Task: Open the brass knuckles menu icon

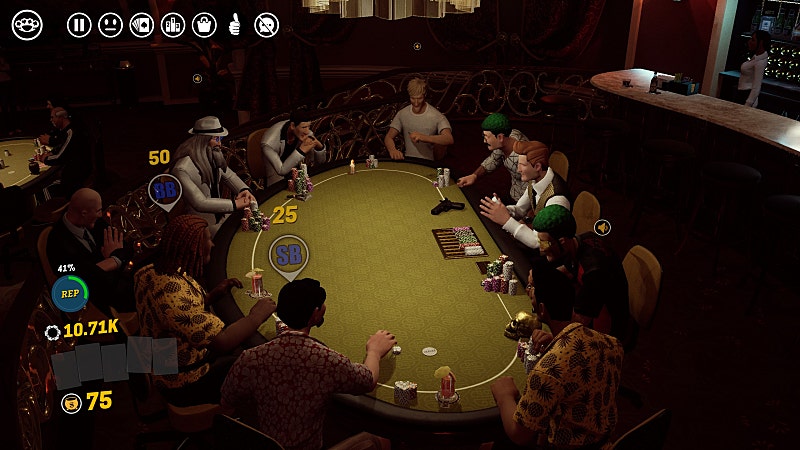Action: [27, 25]
